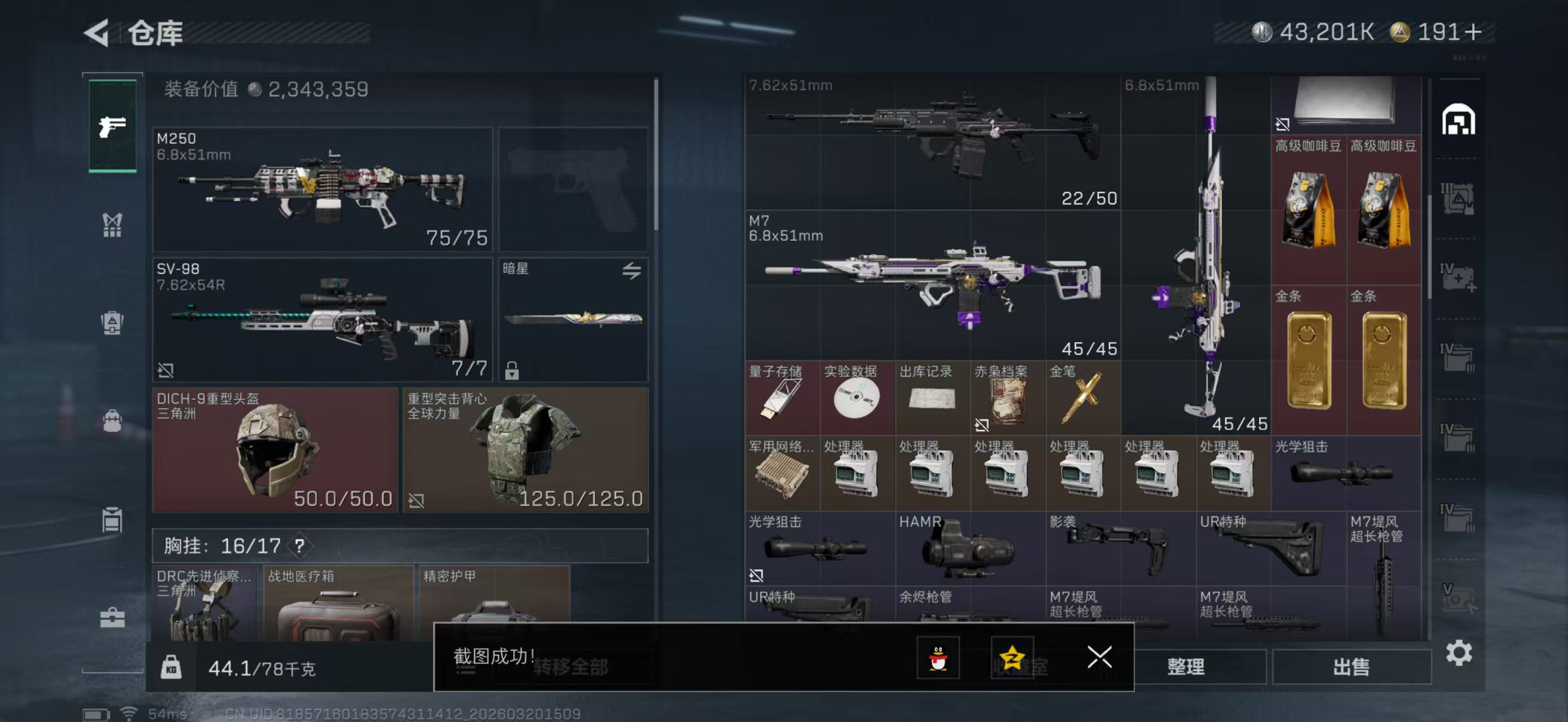Select the 暗星 melee knife slot
This screenshot has width=1568, height=722.
(573, 320)
